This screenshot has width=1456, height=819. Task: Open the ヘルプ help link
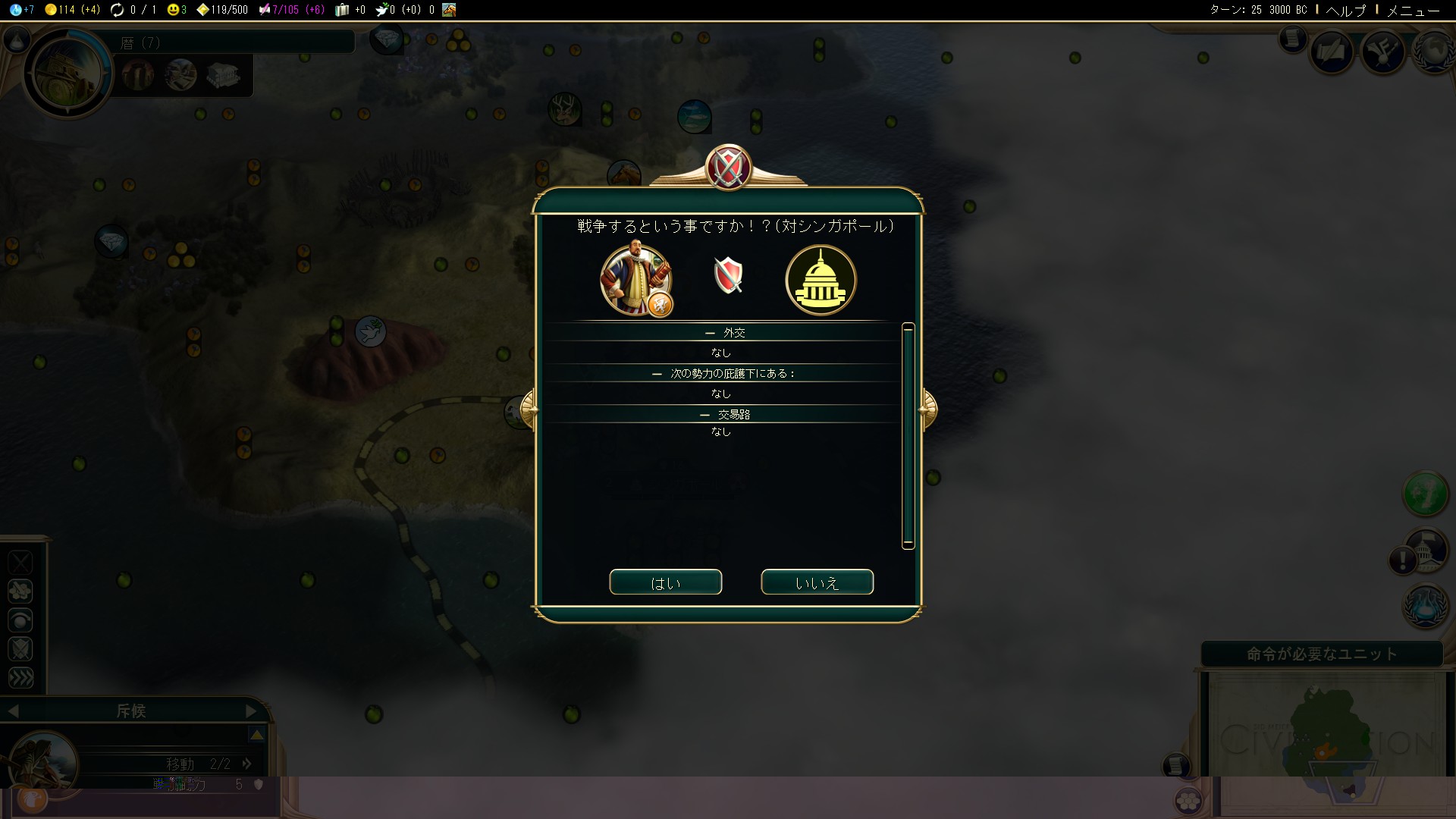1345,10
